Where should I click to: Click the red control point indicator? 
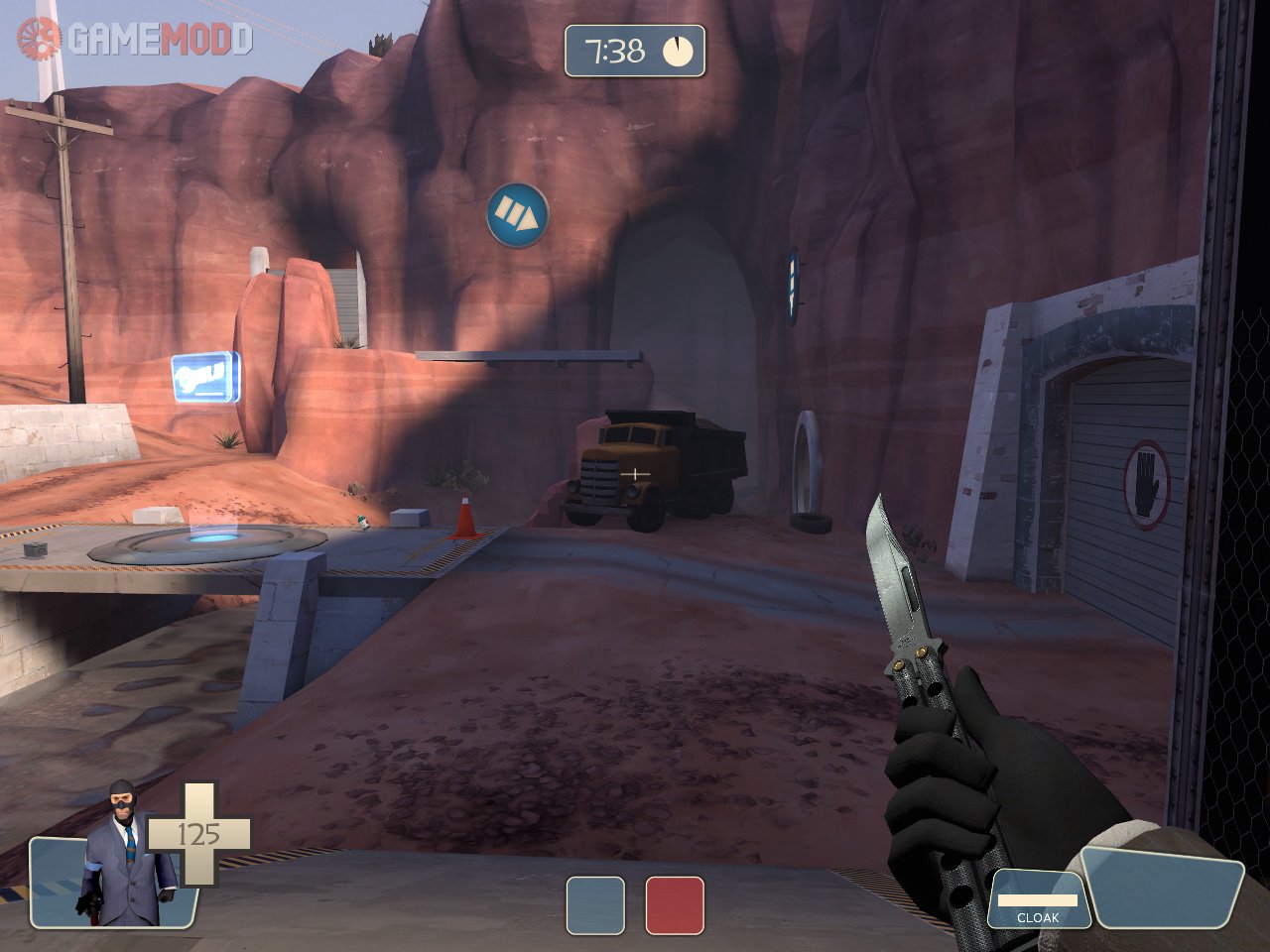tap(675, 905)
